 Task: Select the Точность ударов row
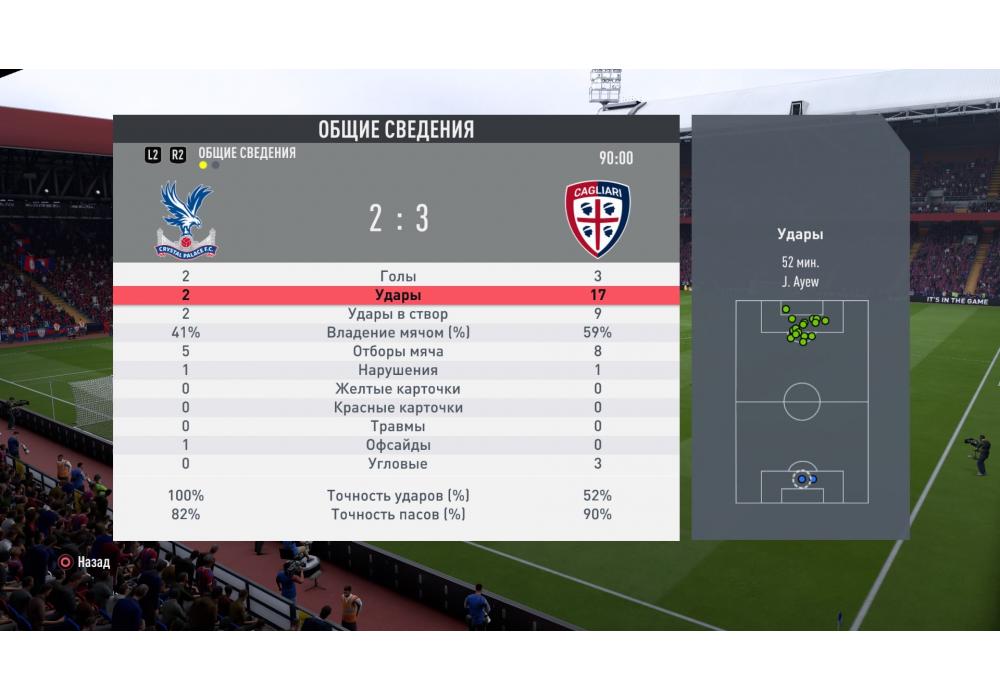click(x=398, y=495)
